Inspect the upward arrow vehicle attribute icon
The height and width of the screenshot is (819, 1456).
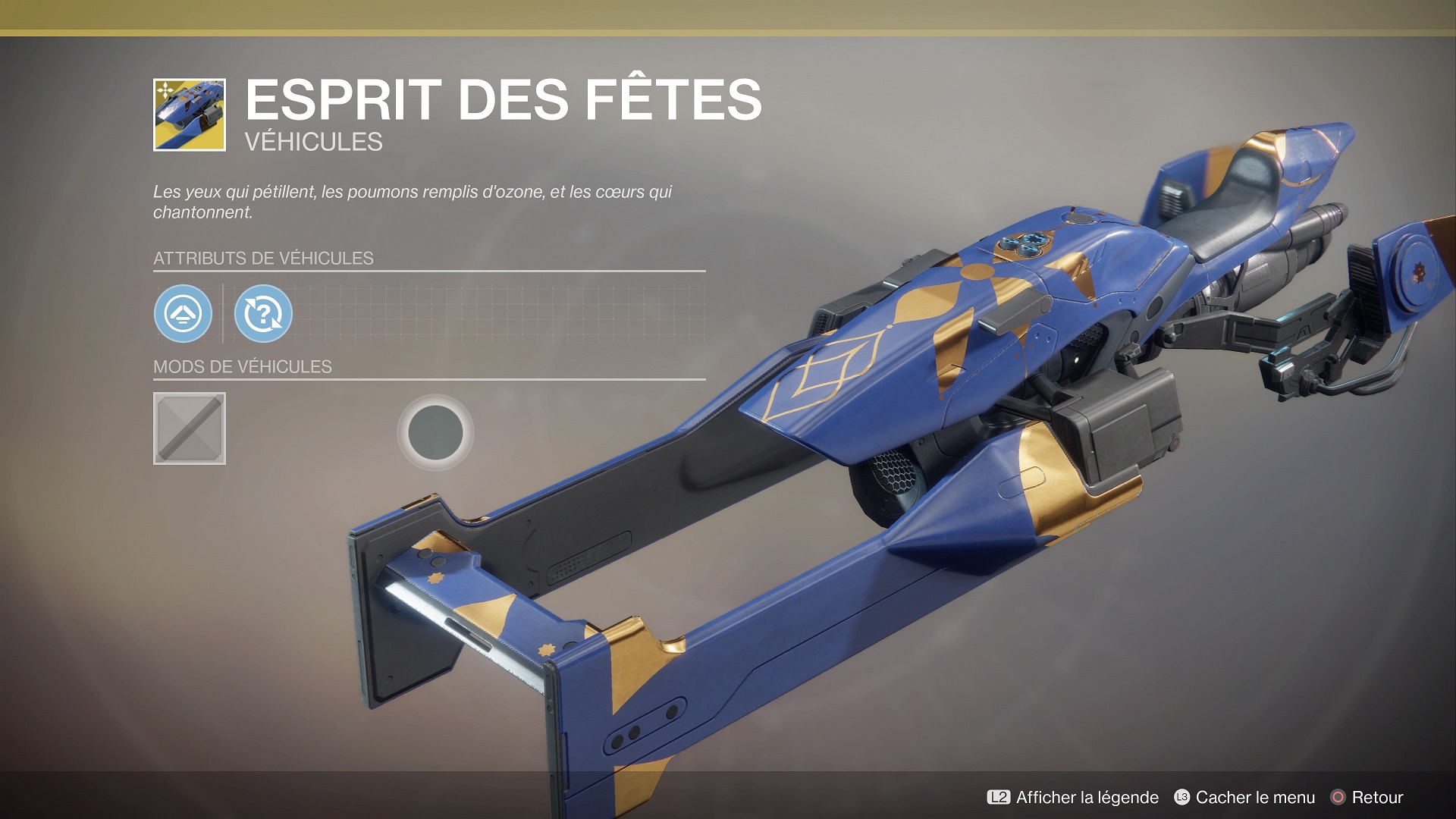coord(183,313)
